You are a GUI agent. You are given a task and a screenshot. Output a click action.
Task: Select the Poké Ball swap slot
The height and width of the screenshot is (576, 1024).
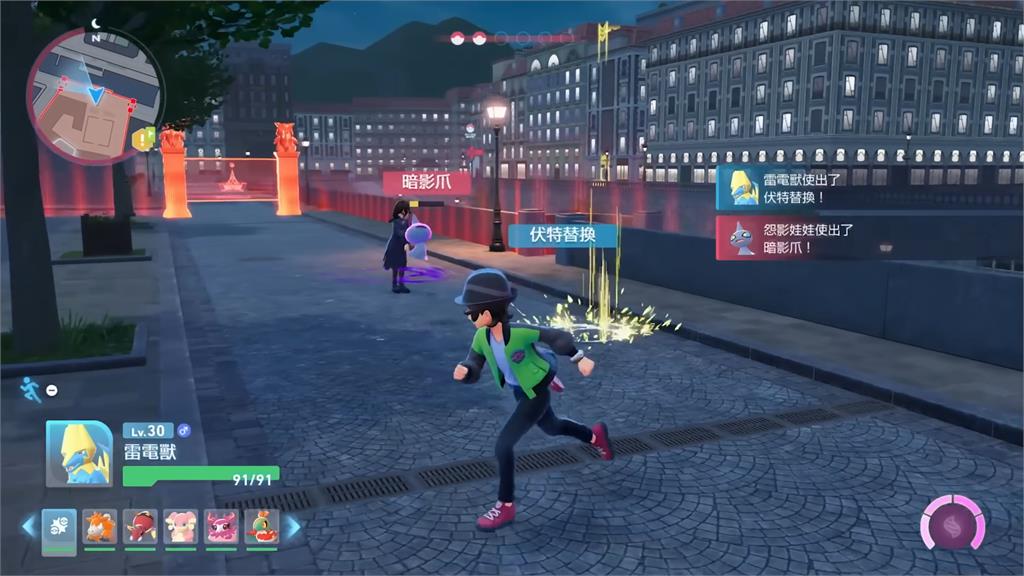click(x=59, y=527)
